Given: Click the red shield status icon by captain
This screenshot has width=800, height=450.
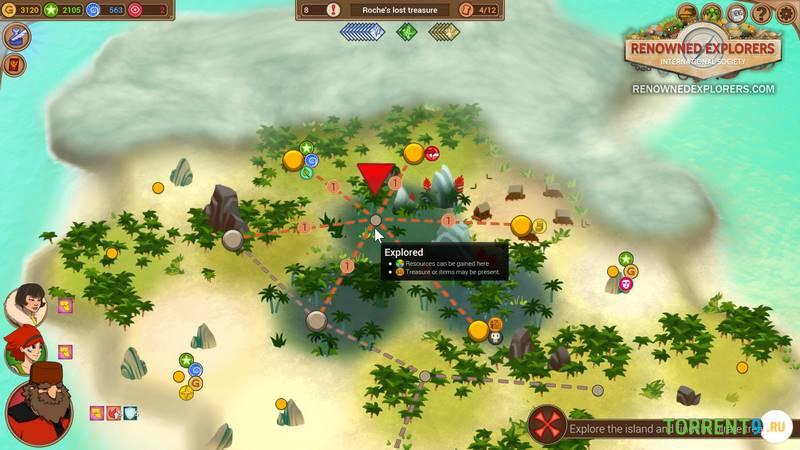Looking at the screenshot, I should point(114,413).
